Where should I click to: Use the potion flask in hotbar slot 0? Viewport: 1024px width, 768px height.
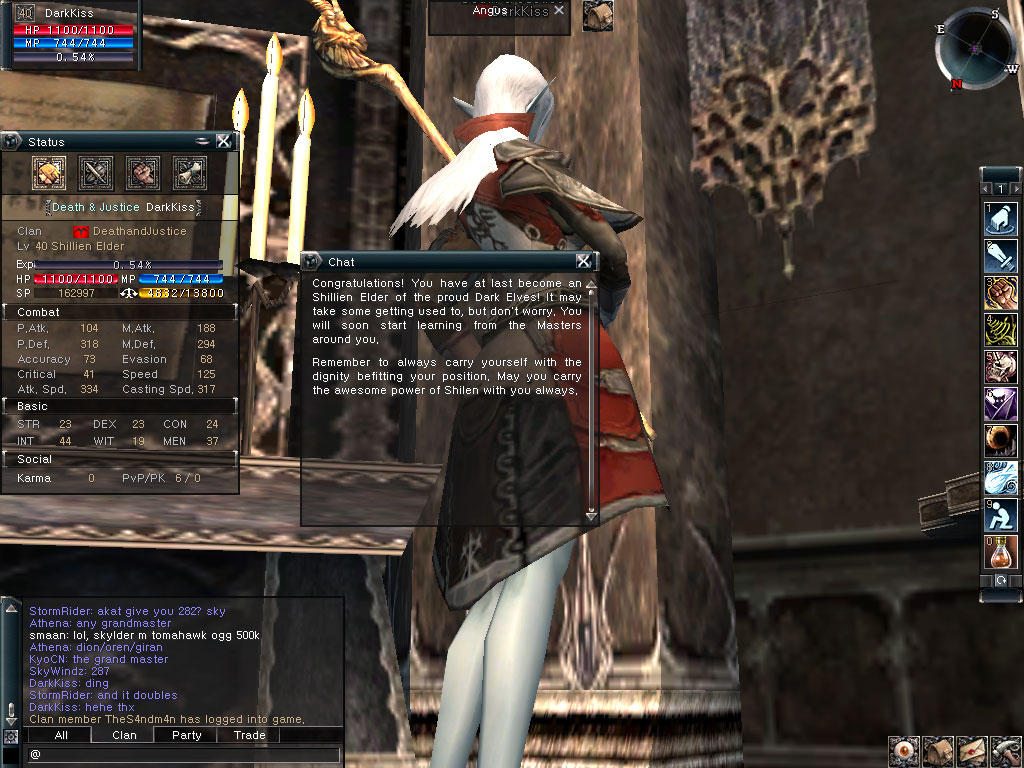click(x=1001, y=552)
